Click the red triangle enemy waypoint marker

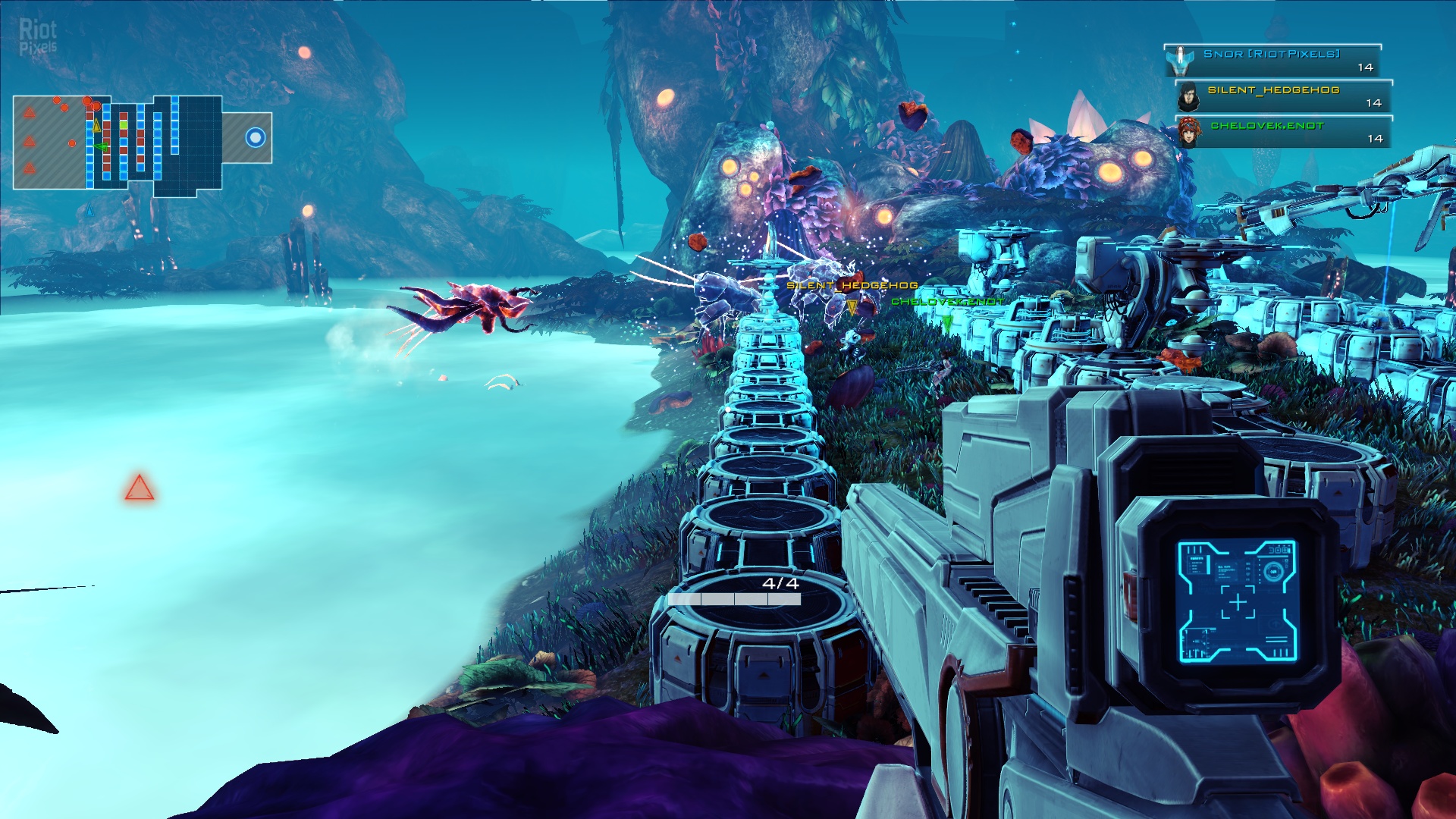point(140,488)
